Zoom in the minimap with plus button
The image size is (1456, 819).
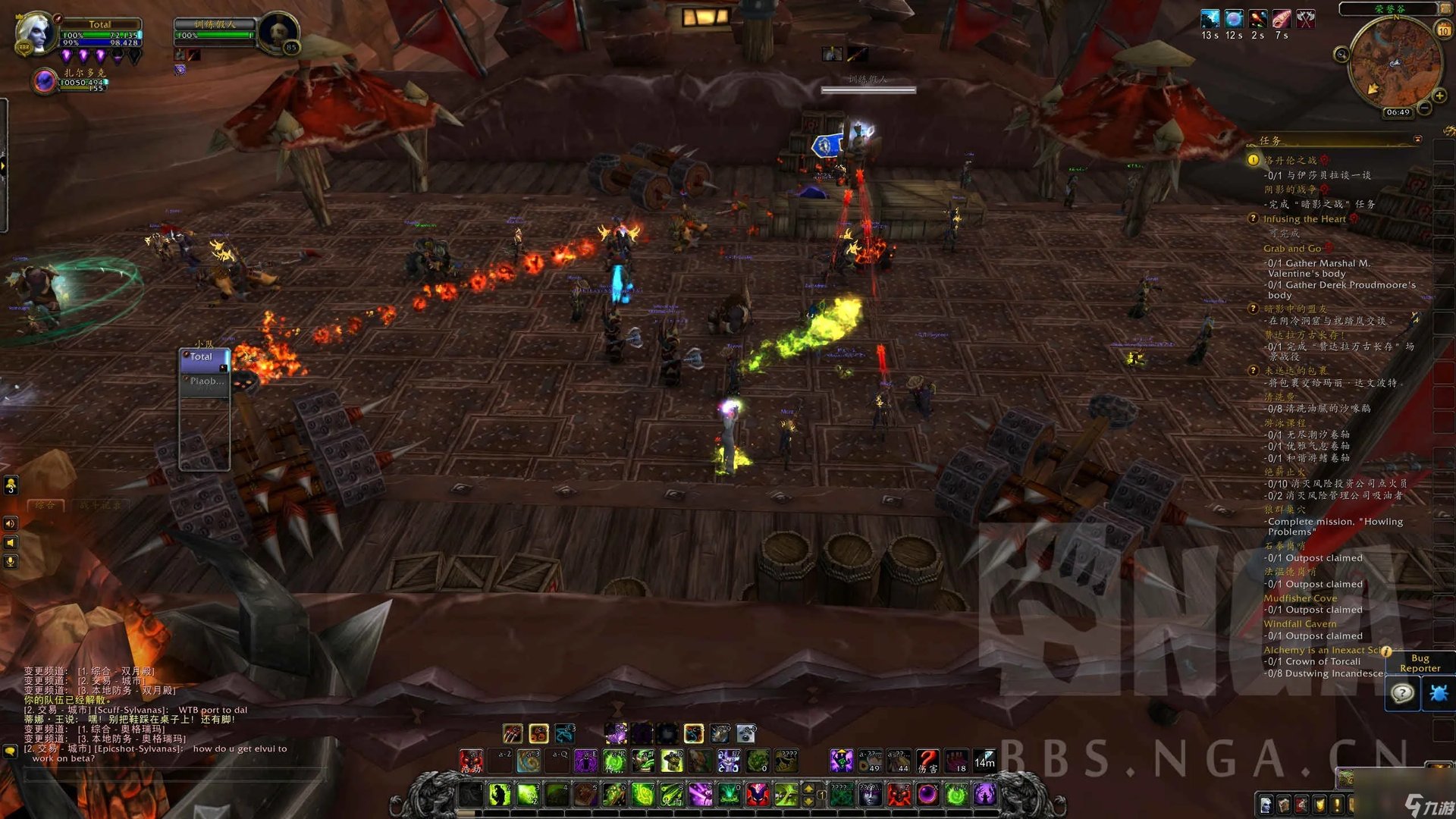(x=1439, y=96)
